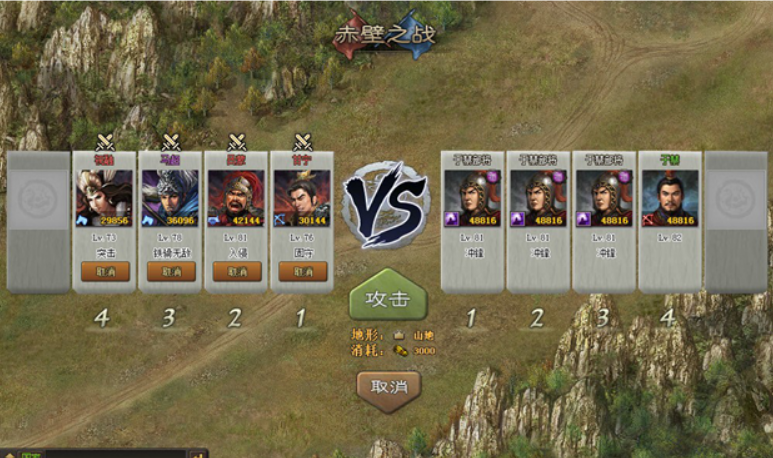Choose the 马超 hero portrait
The image size is (773, 458).
[x=170, y=198]
